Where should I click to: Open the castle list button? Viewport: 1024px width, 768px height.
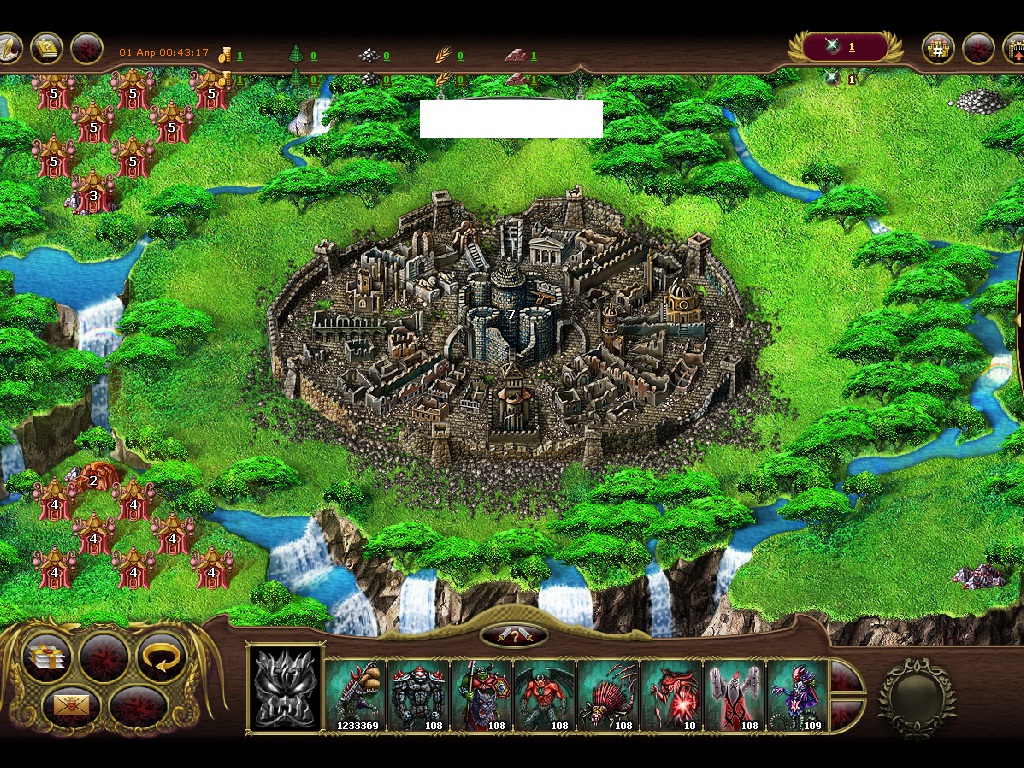937,48
